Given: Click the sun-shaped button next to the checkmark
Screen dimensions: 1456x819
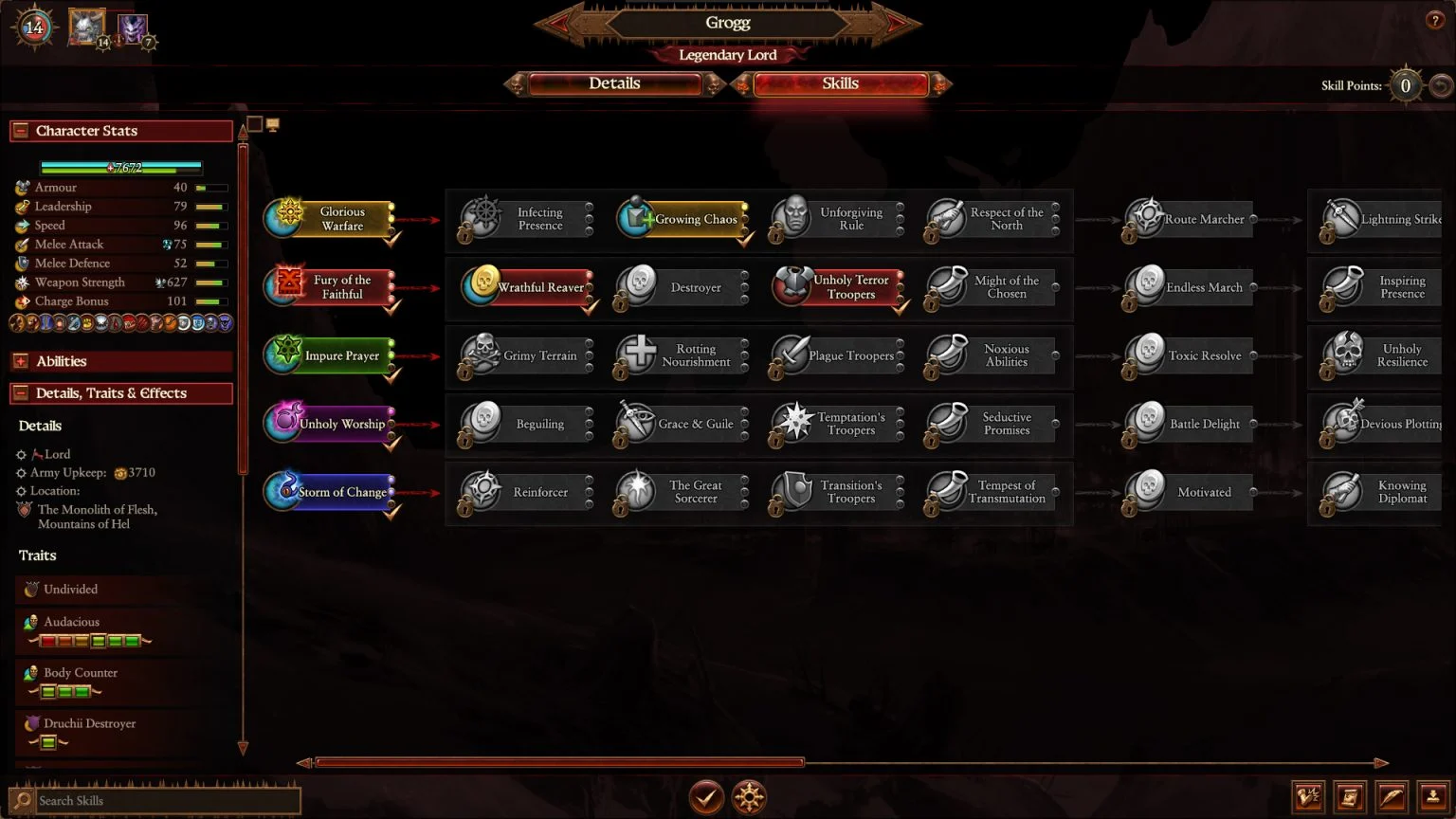Looking at the screenshot, I should (x=749, y=797).
